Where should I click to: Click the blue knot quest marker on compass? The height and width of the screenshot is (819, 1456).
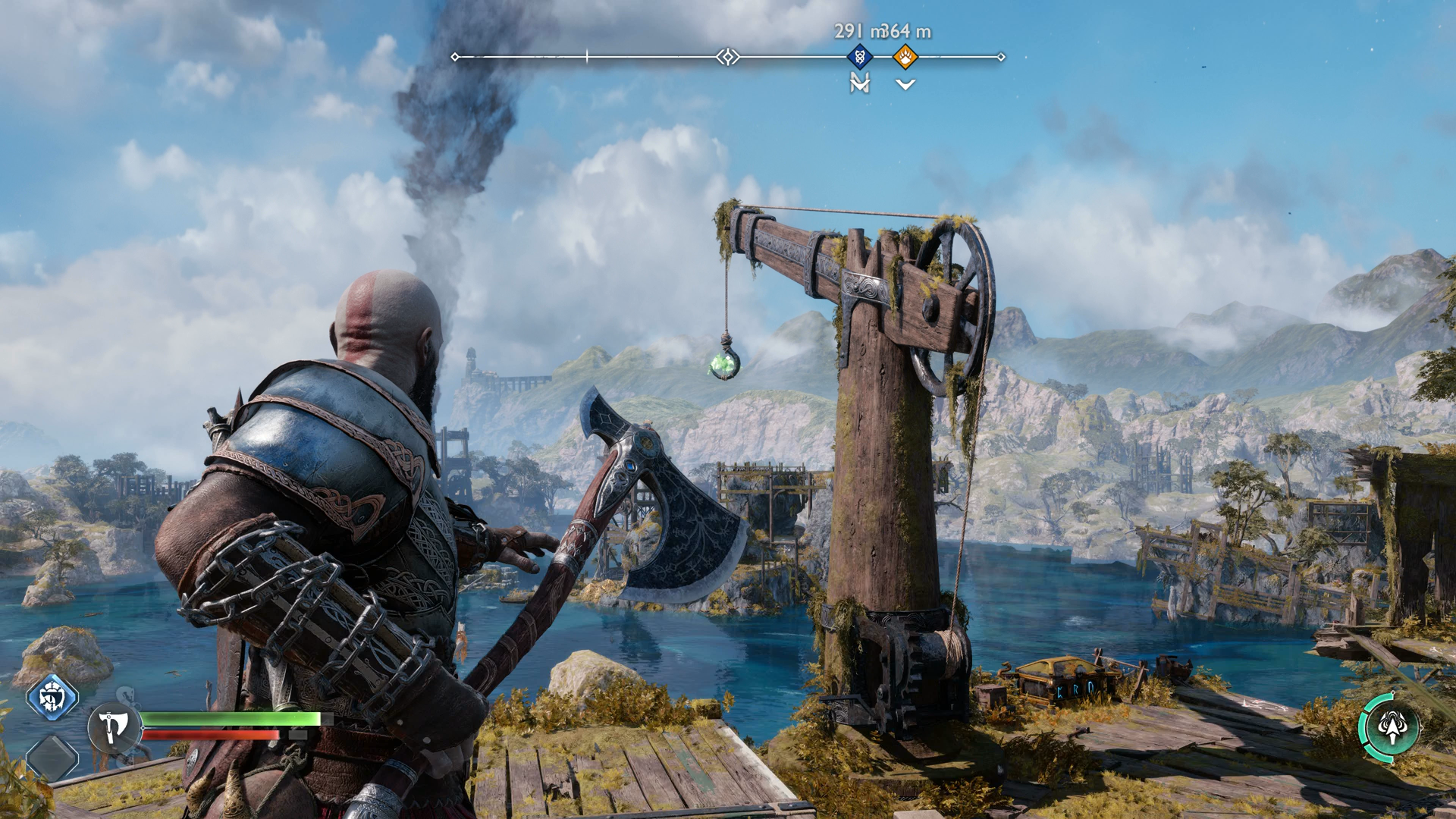pos(859,56)
